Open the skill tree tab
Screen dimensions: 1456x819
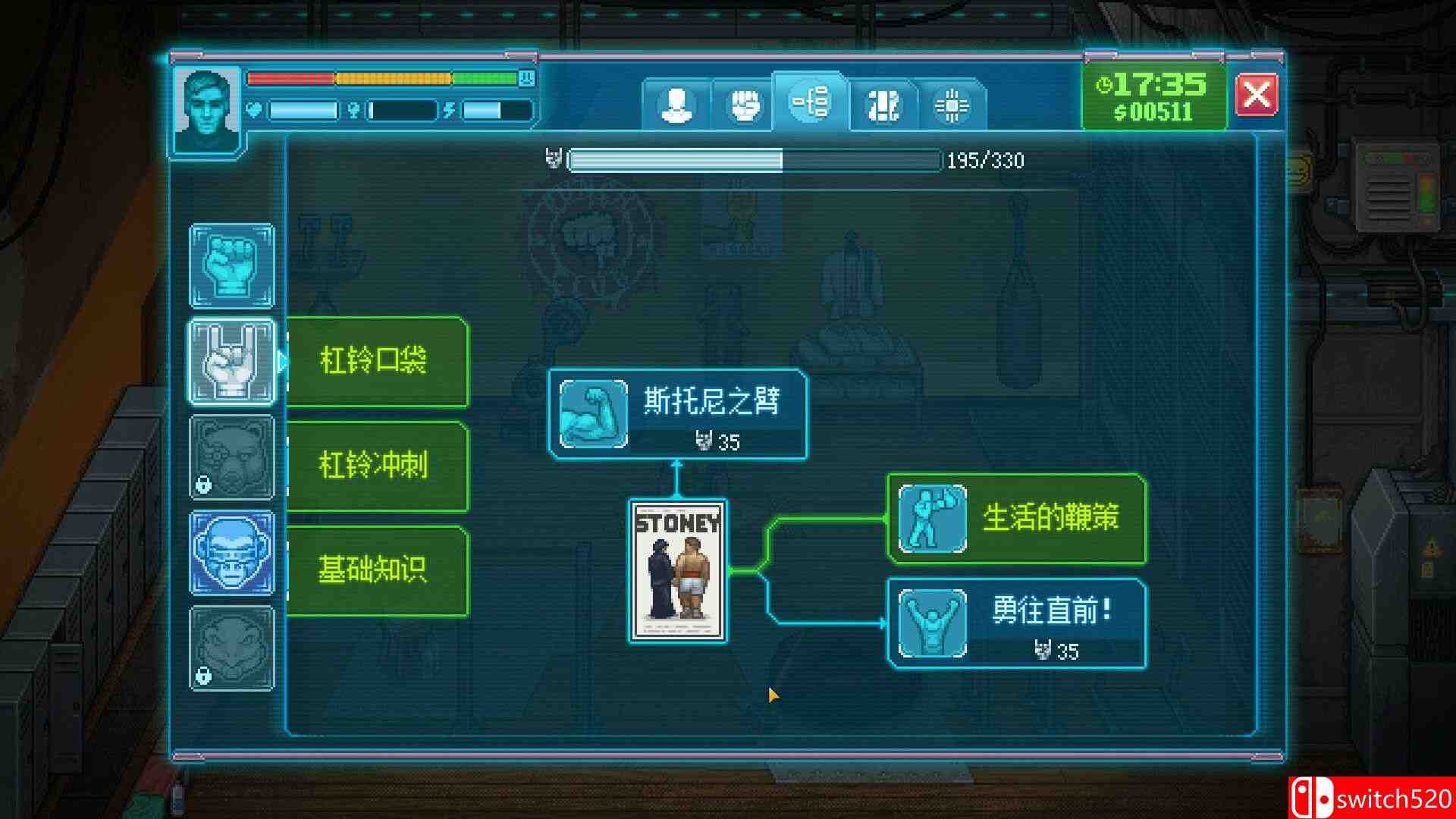(811, 102)
